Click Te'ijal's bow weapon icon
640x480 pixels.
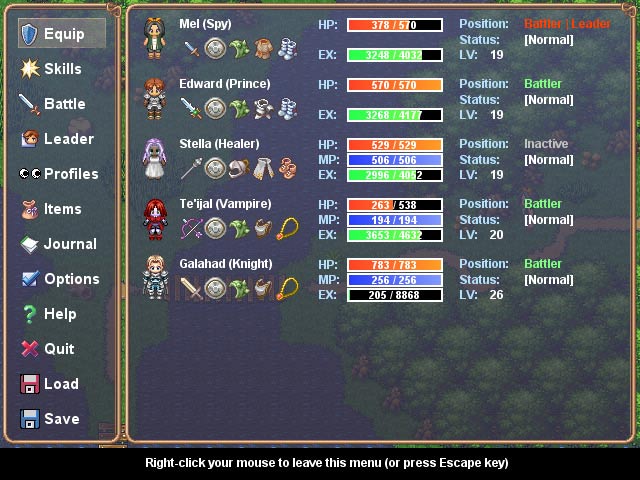click(x=191, y=229)
